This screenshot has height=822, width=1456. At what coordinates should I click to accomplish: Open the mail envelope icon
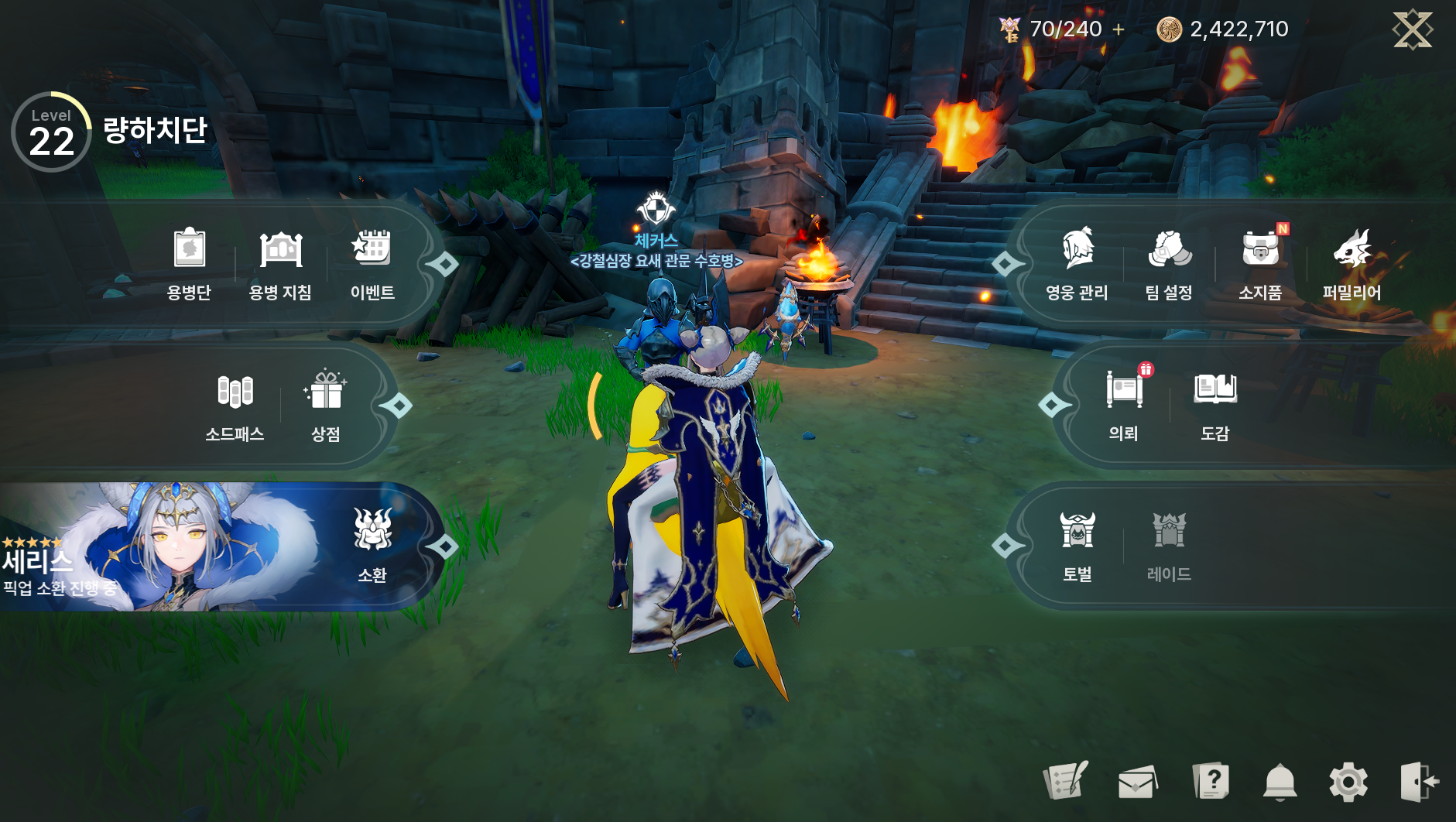click(1138, 782)
